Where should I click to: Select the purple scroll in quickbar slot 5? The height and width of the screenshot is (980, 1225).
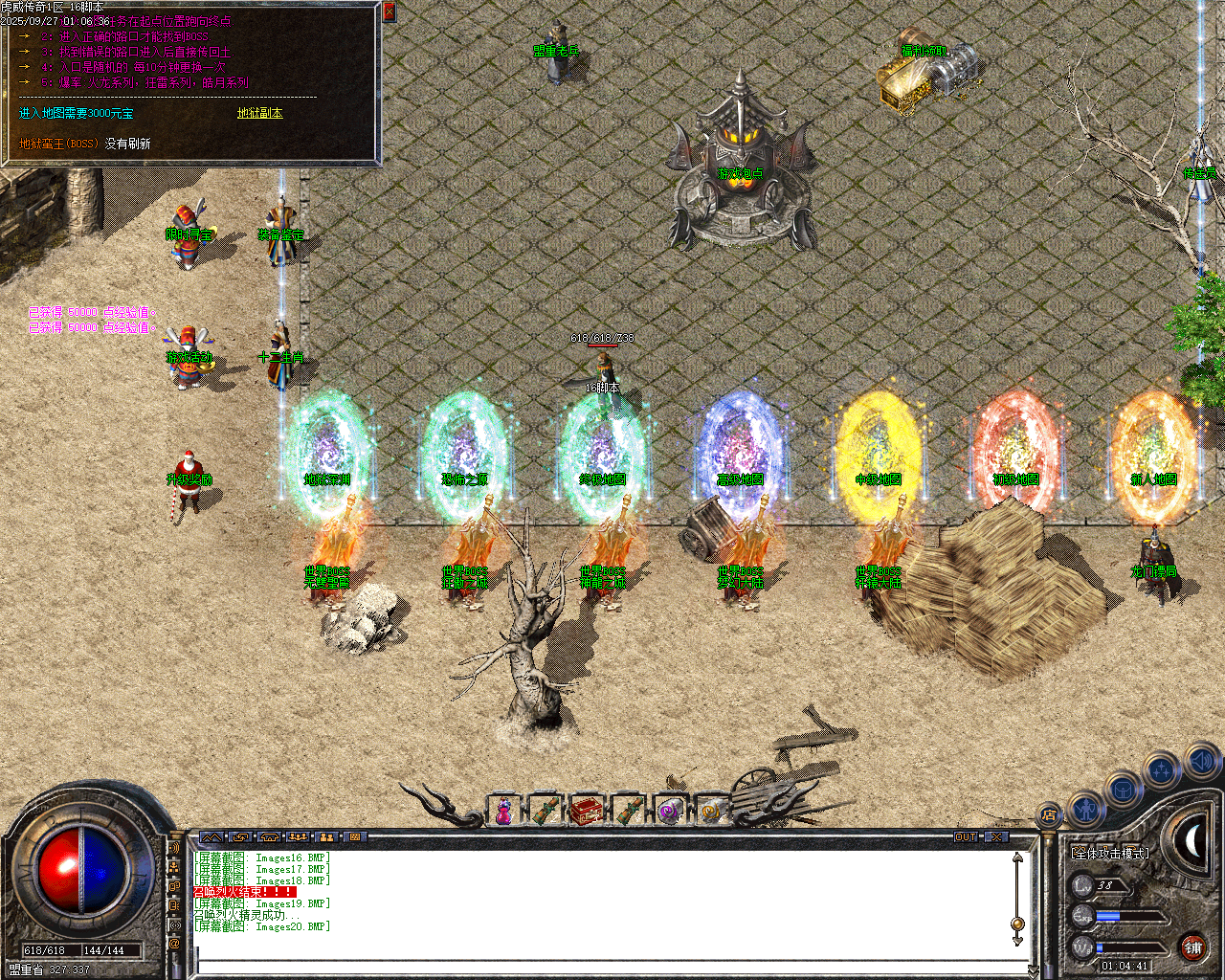669,810
